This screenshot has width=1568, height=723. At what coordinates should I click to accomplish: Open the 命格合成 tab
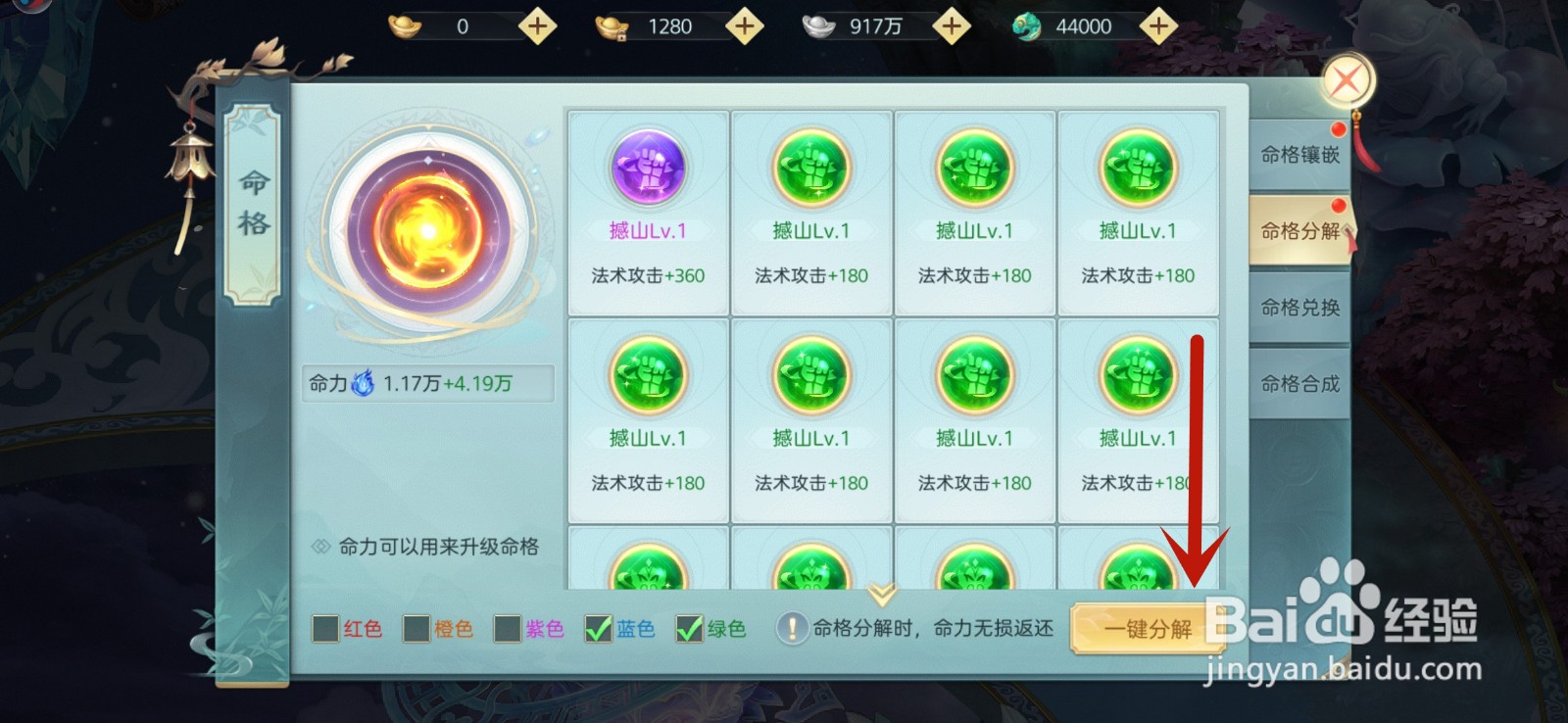tap(1299, 384)
